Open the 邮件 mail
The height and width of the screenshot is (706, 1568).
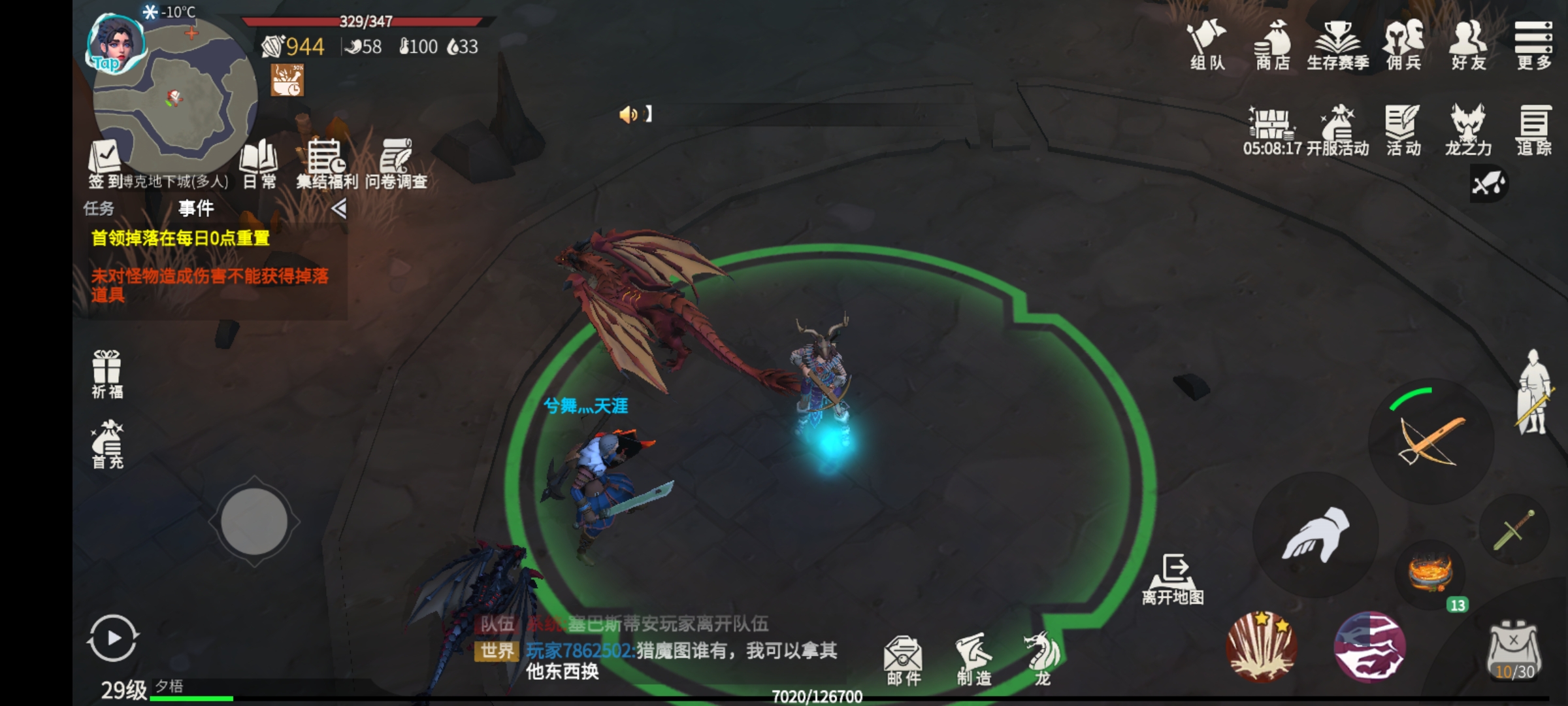coord(904,660)
